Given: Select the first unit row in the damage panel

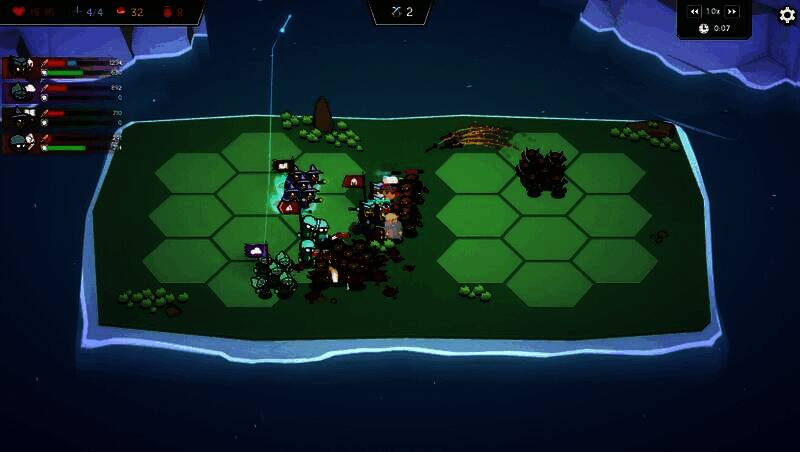Looking at the screenshot, I should pos(62,67).
